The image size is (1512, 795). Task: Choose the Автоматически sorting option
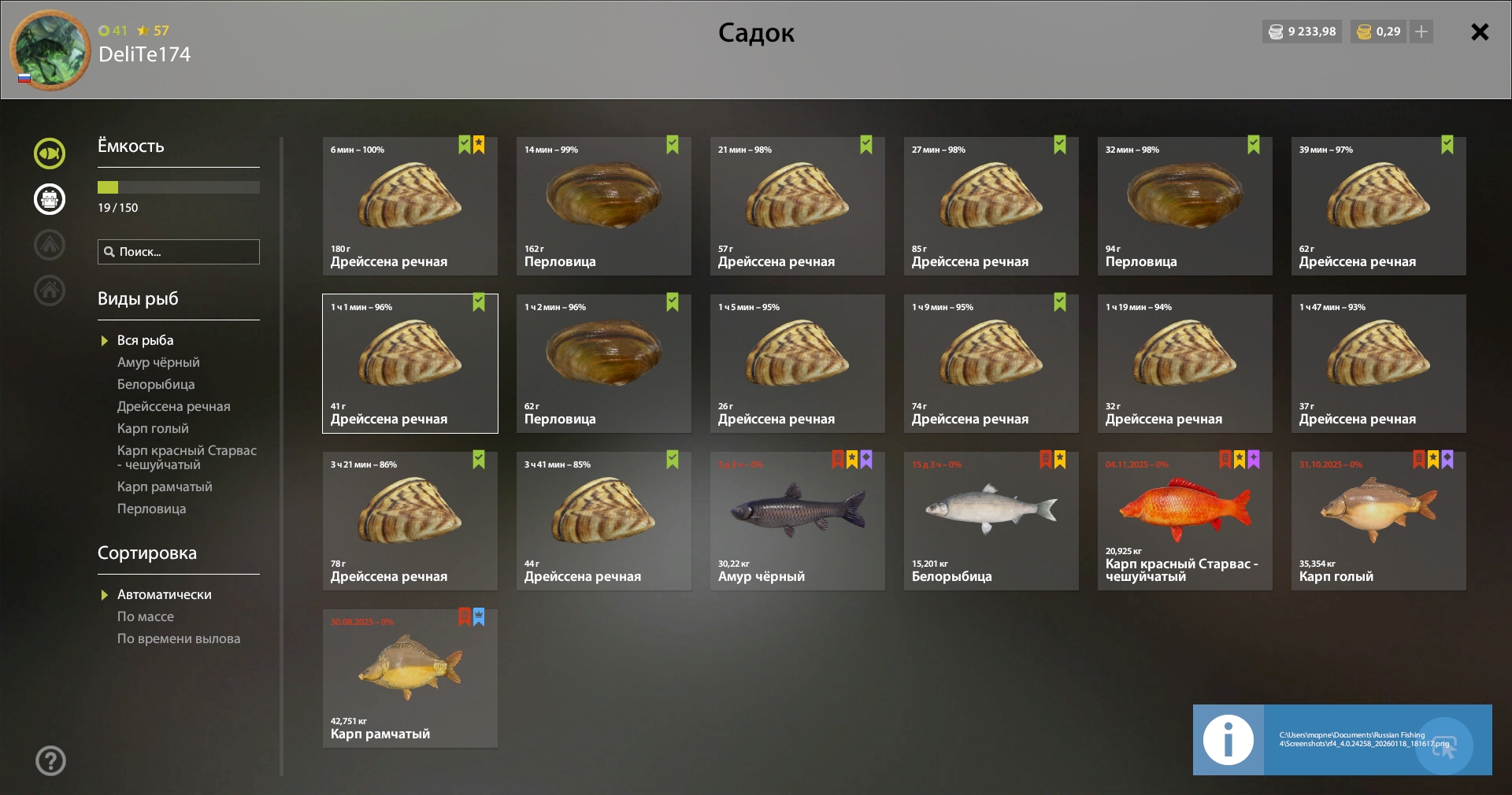(164, 594)
